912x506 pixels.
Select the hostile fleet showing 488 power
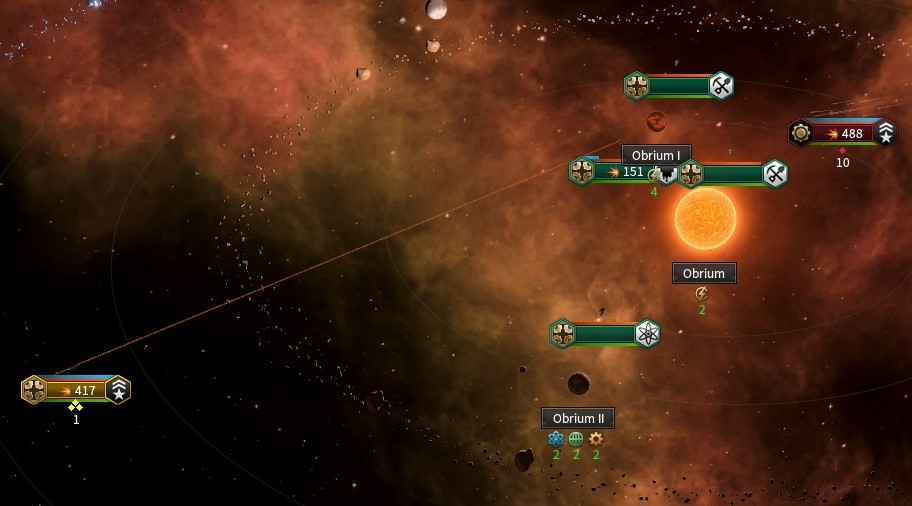pos(843,133)
